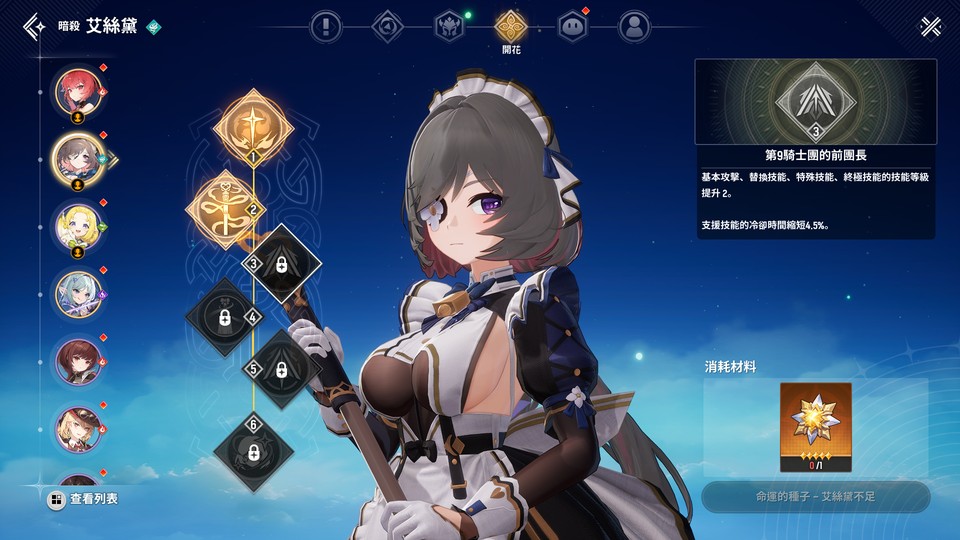Select the golden 開花 tab
Viewport: 960px width, 540px height.
(511, 27)
